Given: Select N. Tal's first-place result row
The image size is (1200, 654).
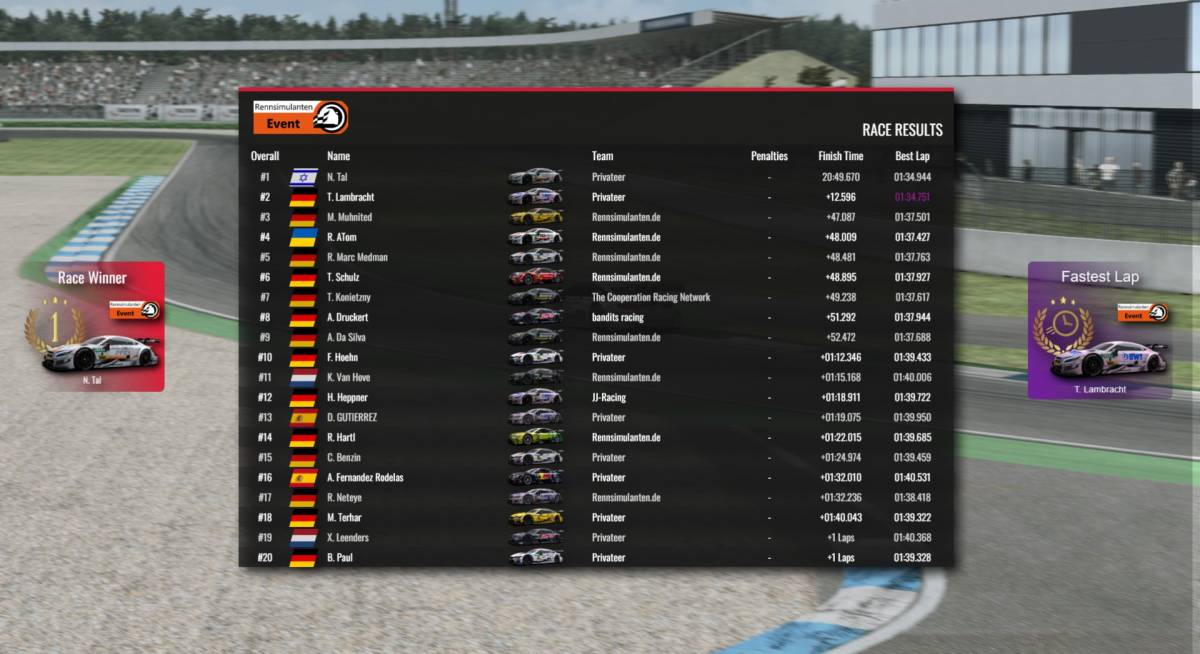Looking at the screenshot, I should click(595, 177).
